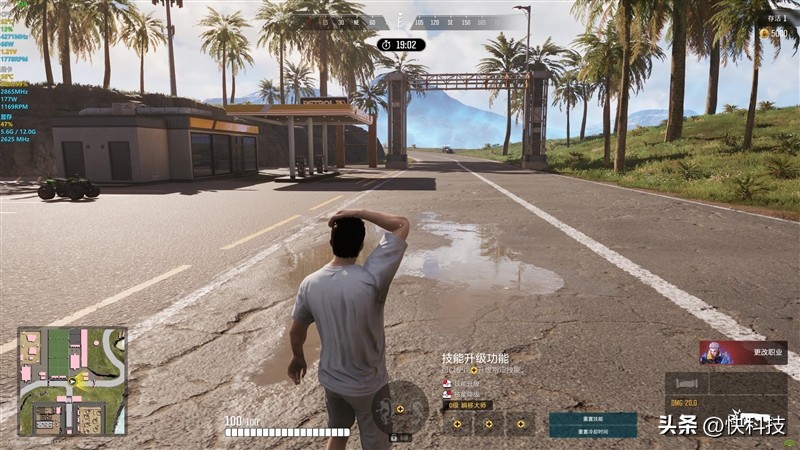This screenshot has width=800, height=450.
Task: Select the circular skill wheel icon
Action: (400, 408)
